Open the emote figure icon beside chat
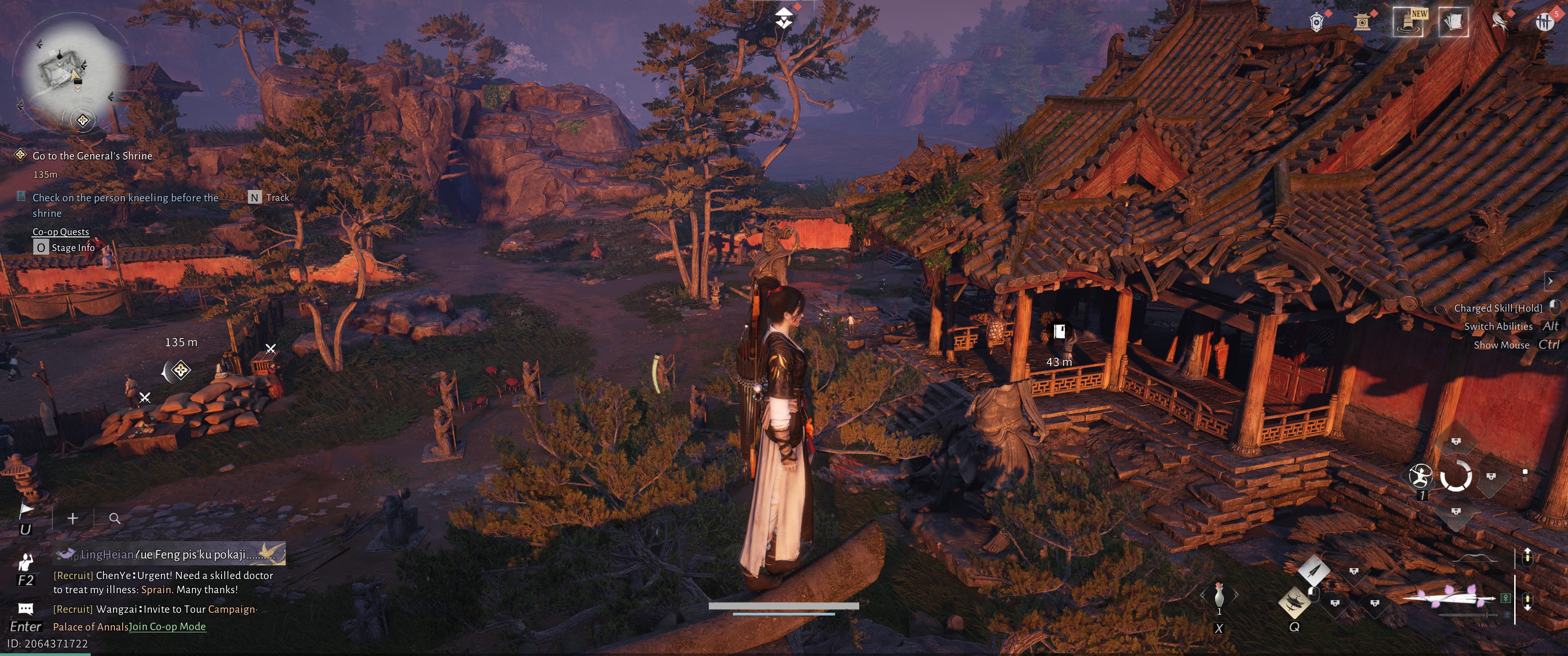 pos(26,561)
